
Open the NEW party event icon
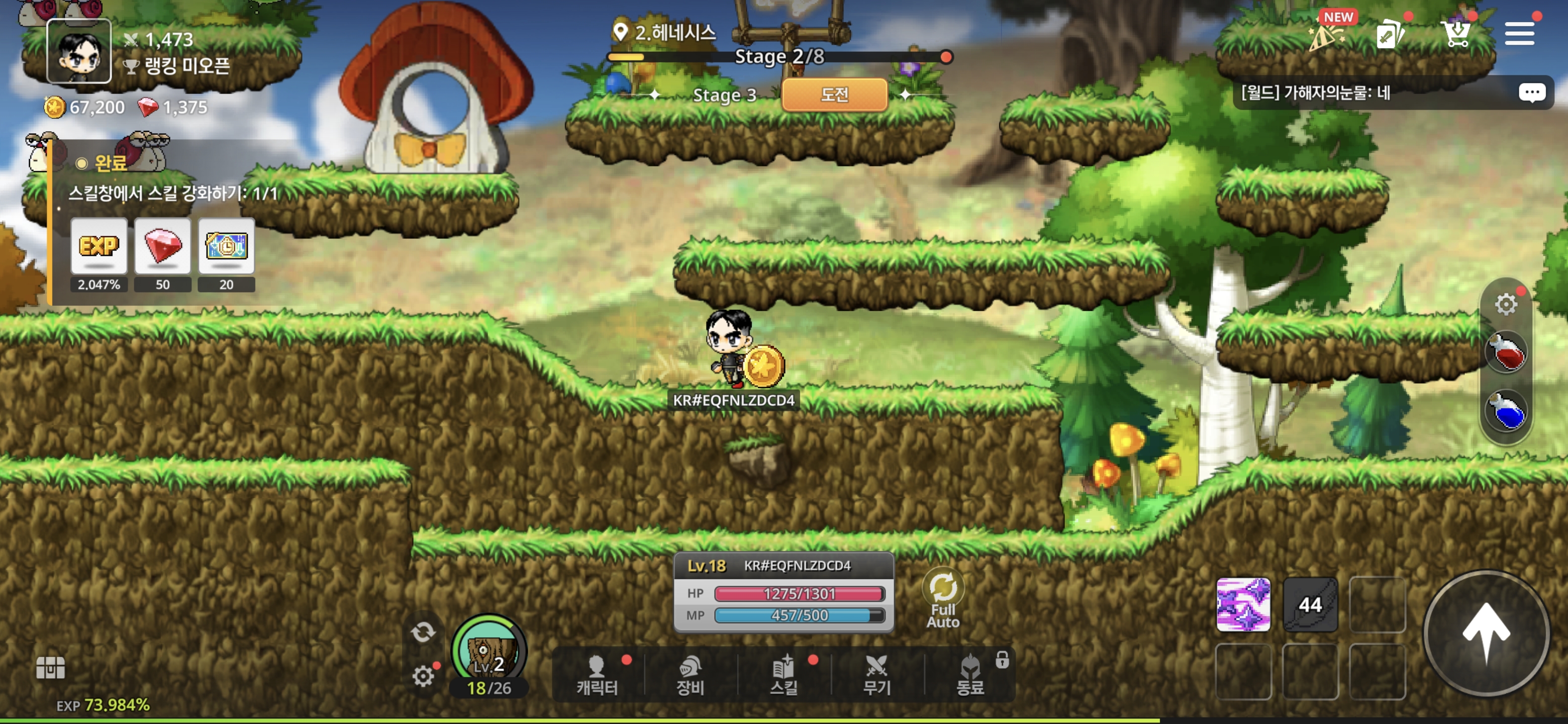[1328, 35]
